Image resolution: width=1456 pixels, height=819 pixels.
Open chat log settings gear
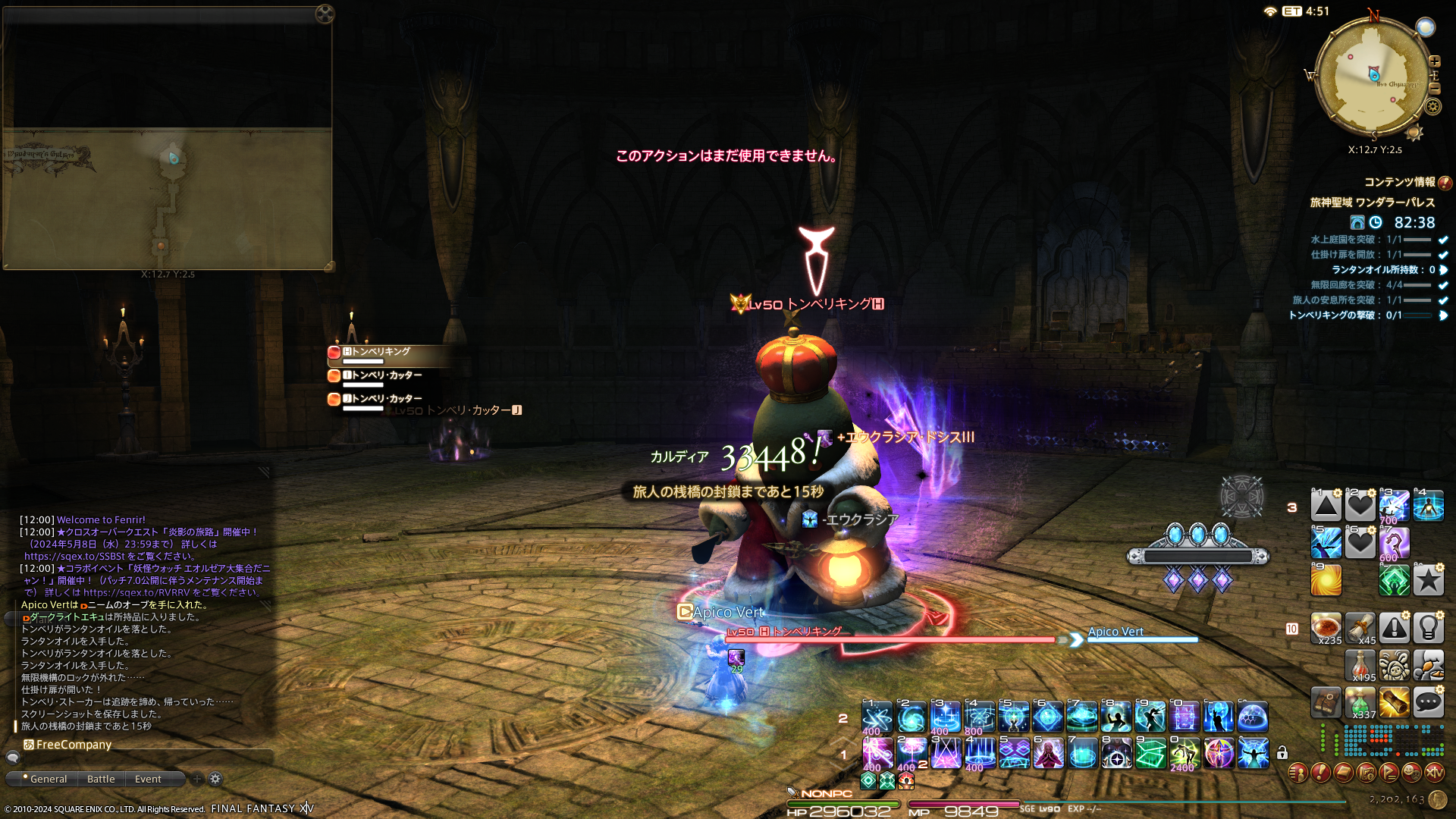point(215,779)
